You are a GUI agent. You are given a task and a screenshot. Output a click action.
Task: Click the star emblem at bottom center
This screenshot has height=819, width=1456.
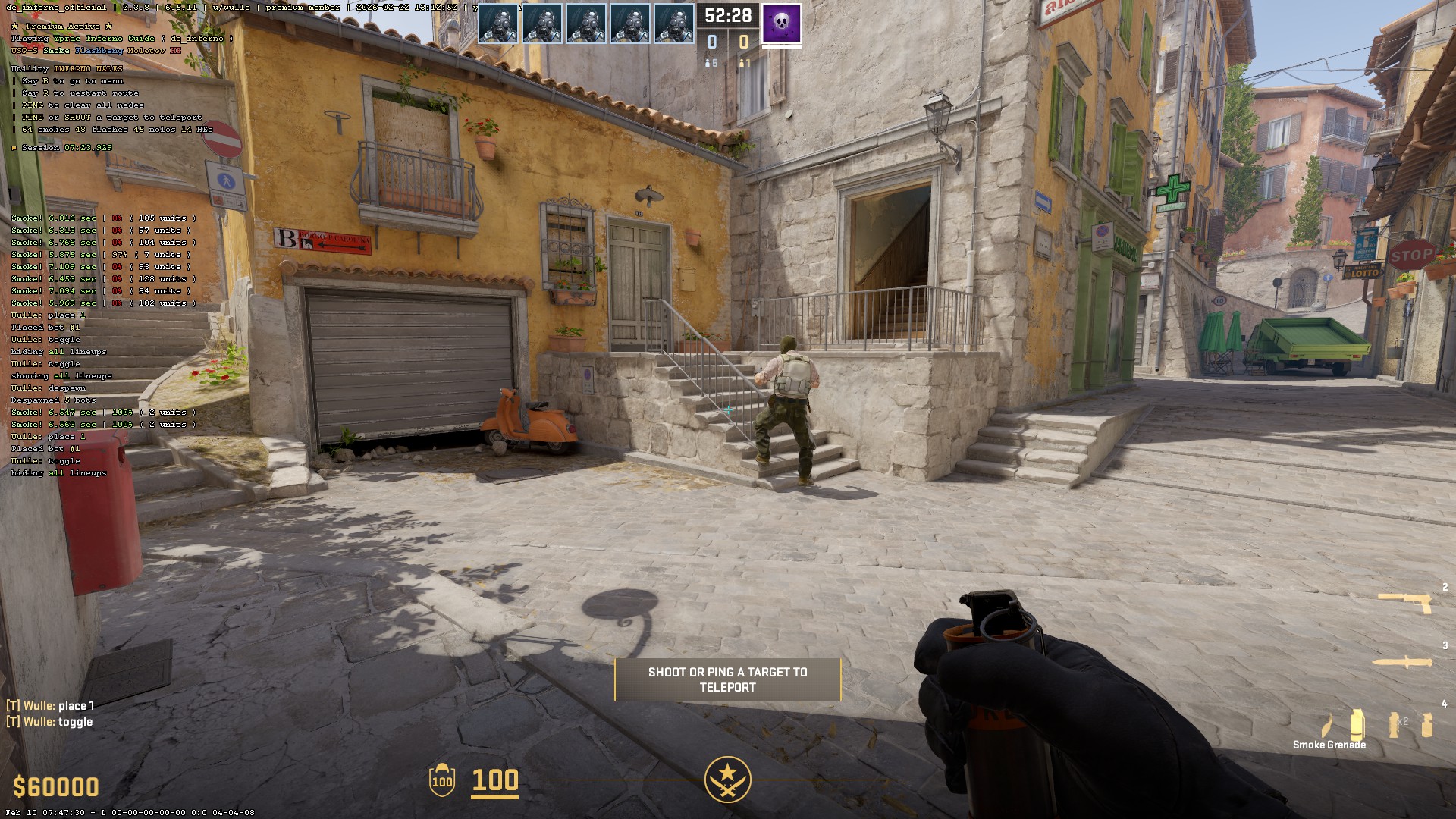pyautogui.click(x=727, y=780)
